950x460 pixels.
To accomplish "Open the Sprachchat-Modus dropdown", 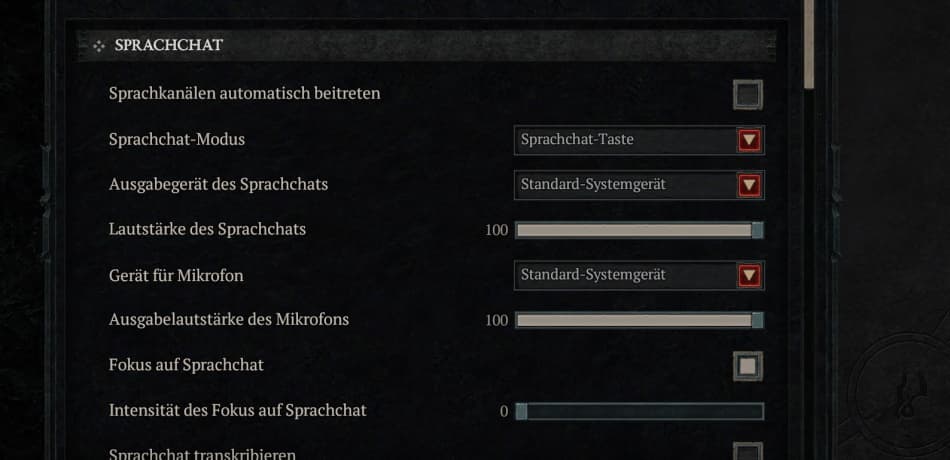I will tap(639, 140).
